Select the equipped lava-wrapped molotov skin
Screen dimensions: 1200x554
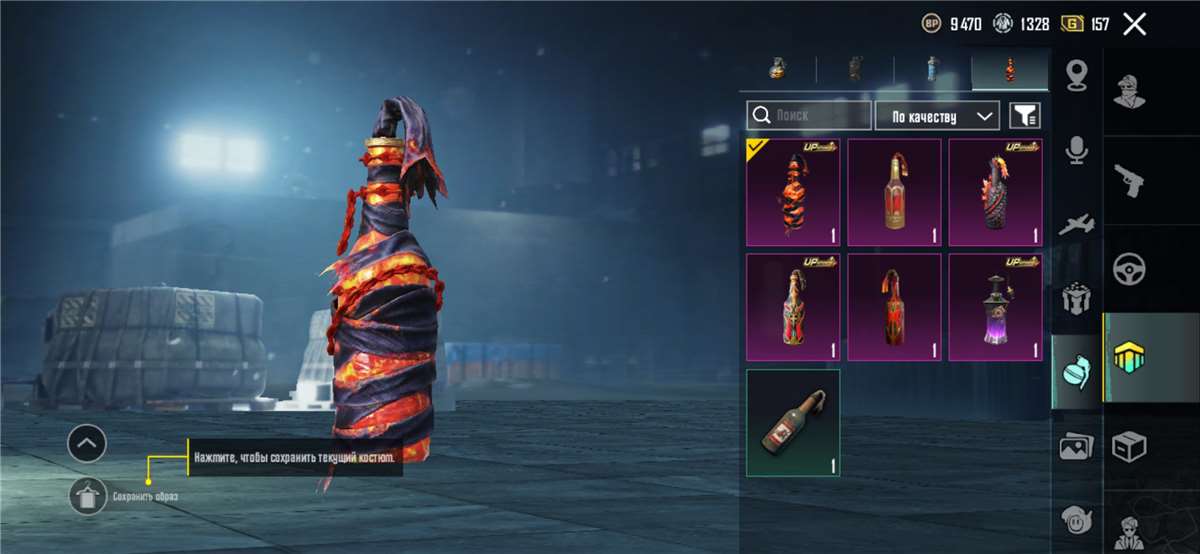pyautogui.click(x=793, y=192)
